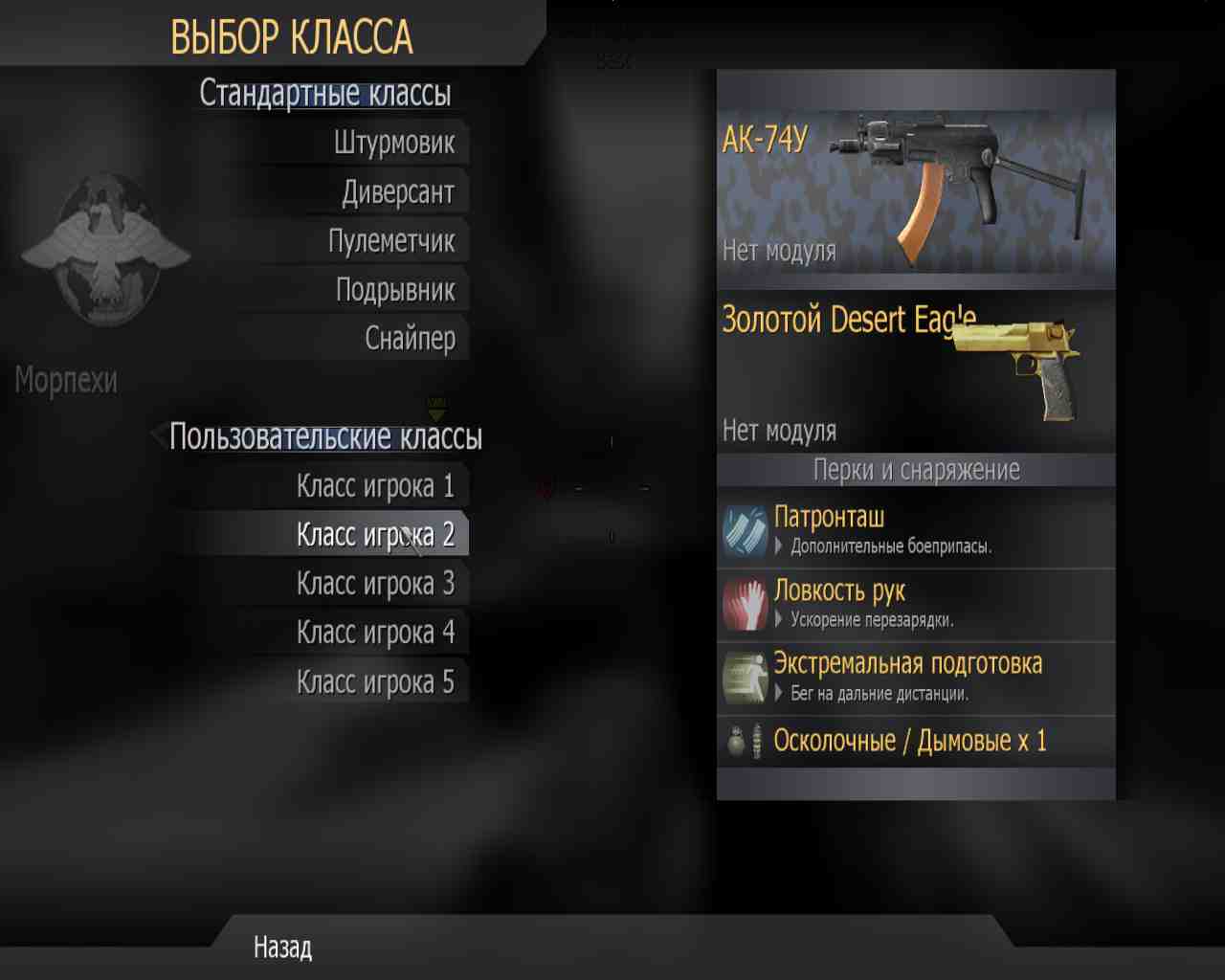Click the highlighted Класс игрока 2 entry
This screenshot has height=980, width=1225.
[x=376, y=533]
